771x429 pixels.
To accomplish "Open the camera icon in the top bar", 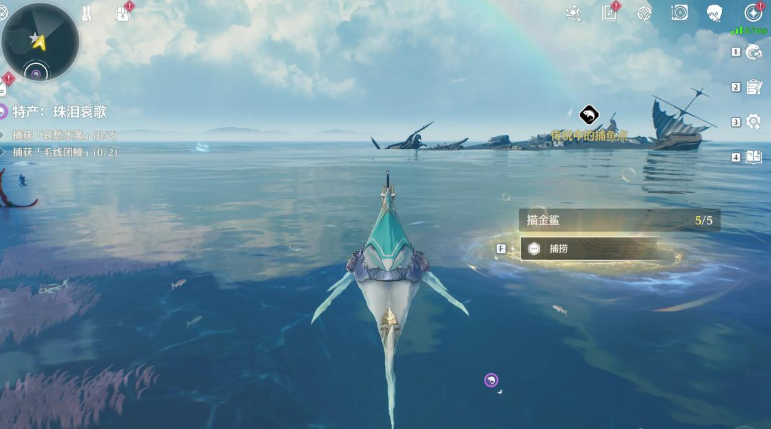I will (x=680, y=13).
